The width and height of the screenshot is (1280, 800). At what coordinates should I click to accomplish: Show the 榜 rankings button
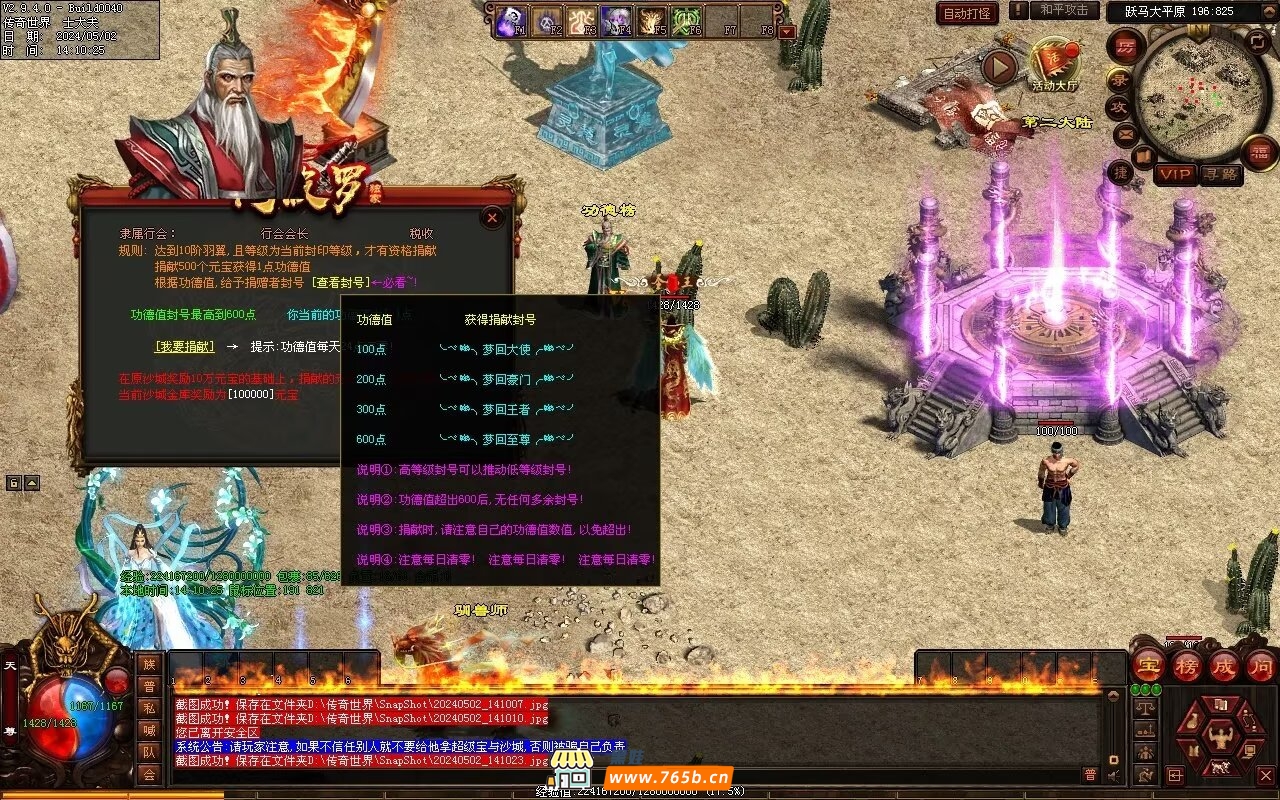click(x=1187, y=665)
